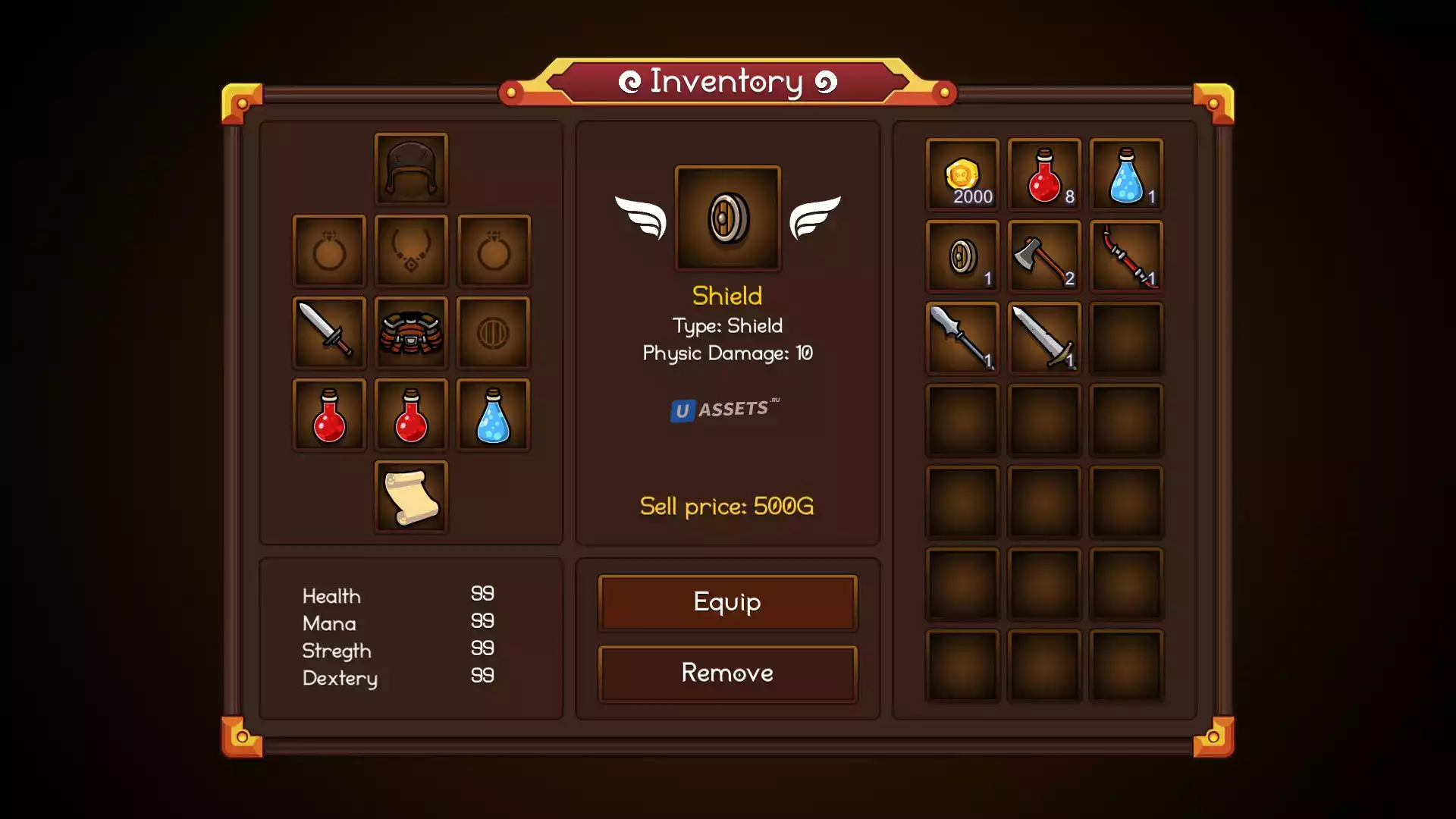1456x819 pixels.
Task: Click the Shield preview icon in details
Action: 727,218
